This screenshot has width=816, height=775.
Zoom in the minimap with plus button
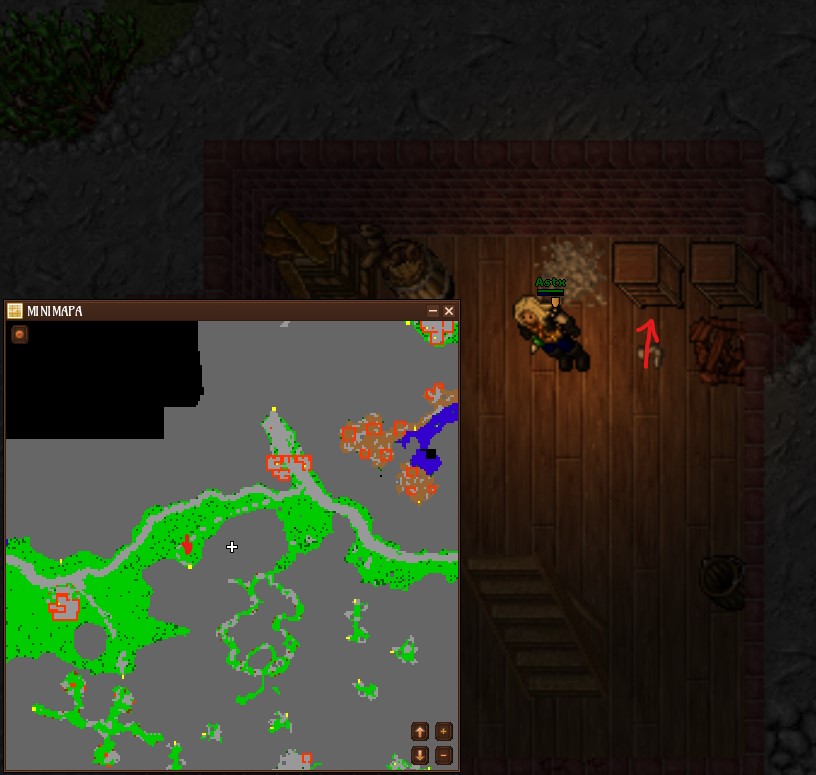point(443,732)
